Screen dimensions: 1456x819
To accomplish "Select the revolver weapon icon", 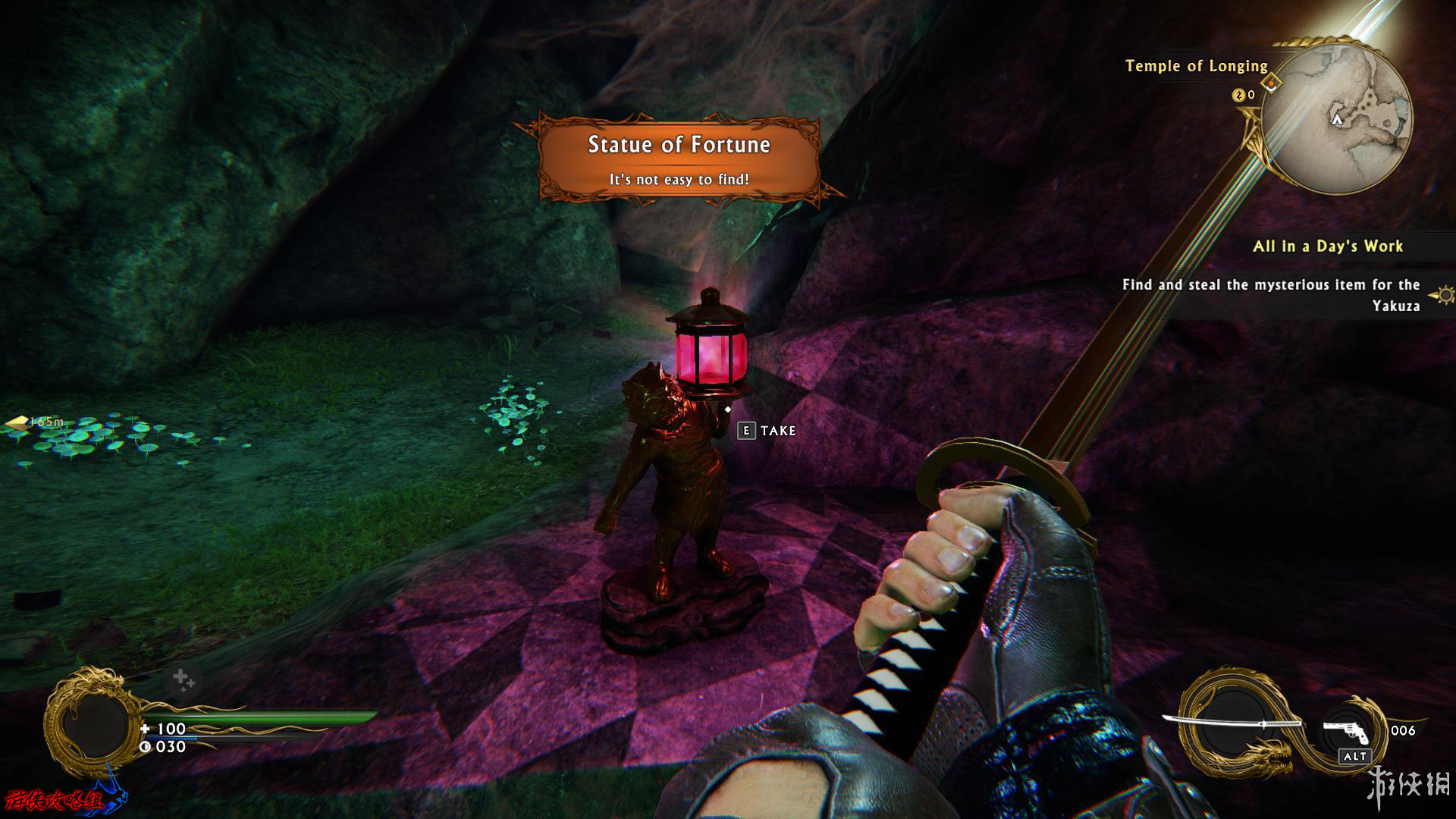I will pyautogui.click(x=1345, y=732).
